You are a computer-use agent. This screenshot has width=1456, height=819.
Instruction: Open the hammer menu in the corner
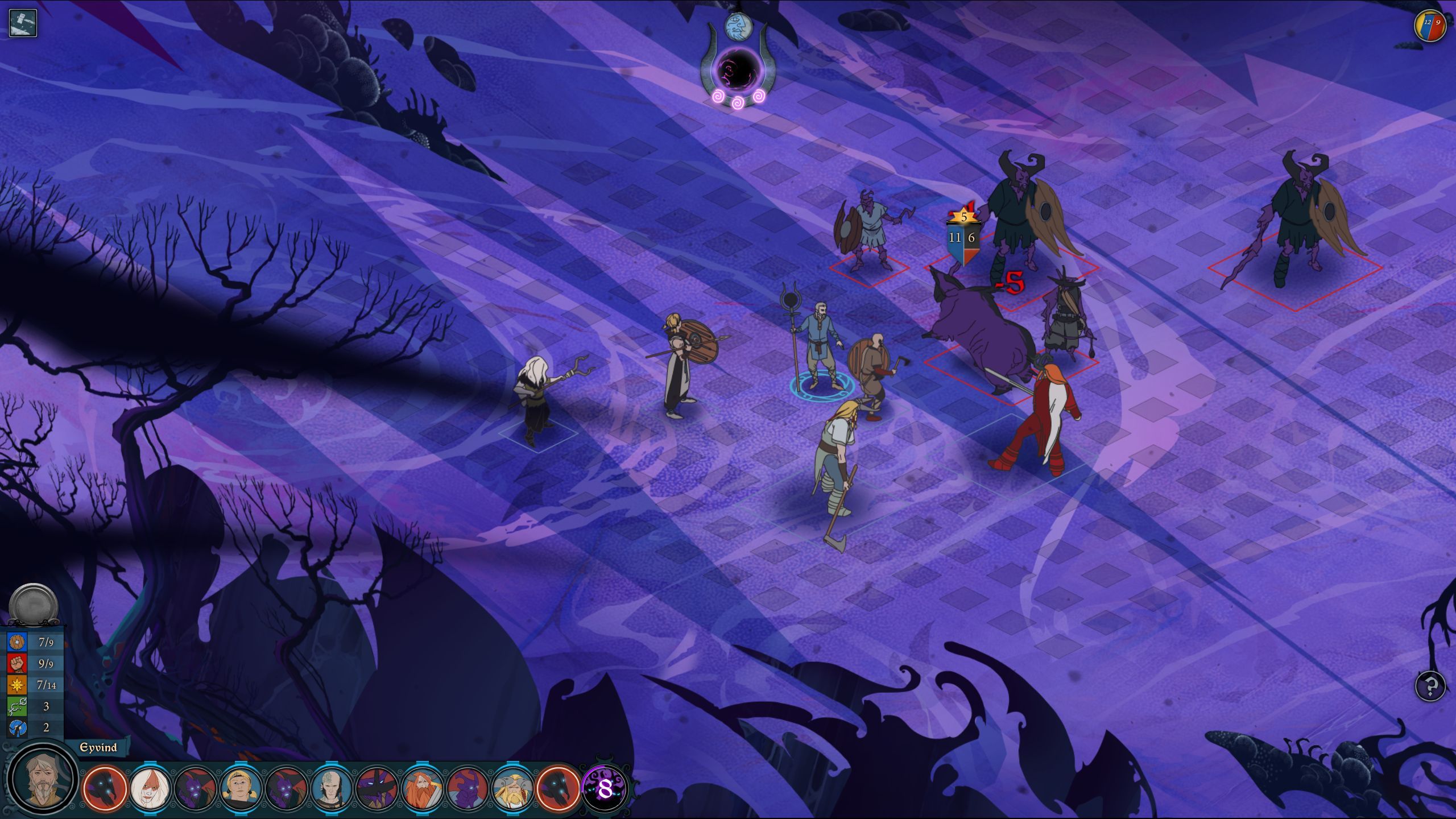pyautogui.click(x=23, y=23)
